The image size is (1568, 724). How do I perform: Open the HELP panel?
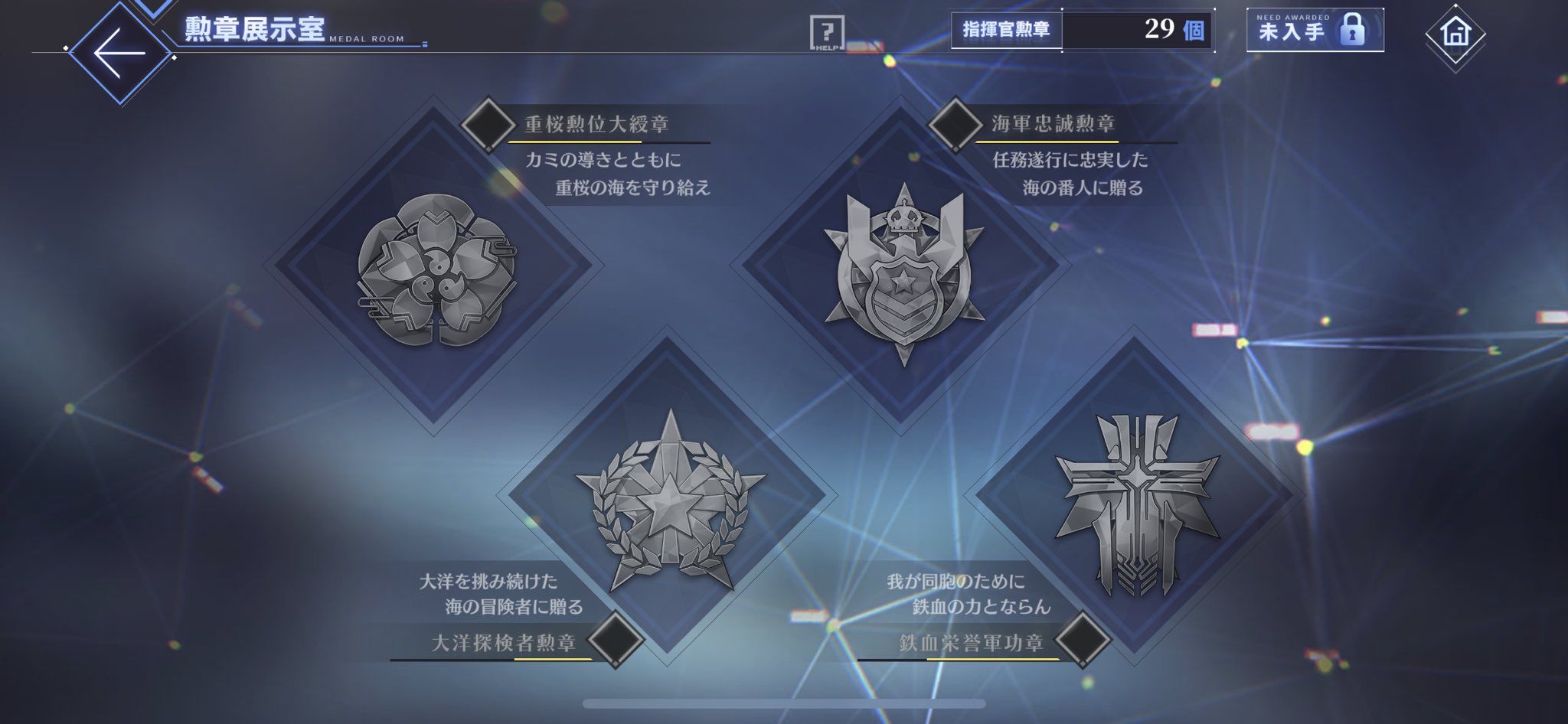tap(827, 34)
